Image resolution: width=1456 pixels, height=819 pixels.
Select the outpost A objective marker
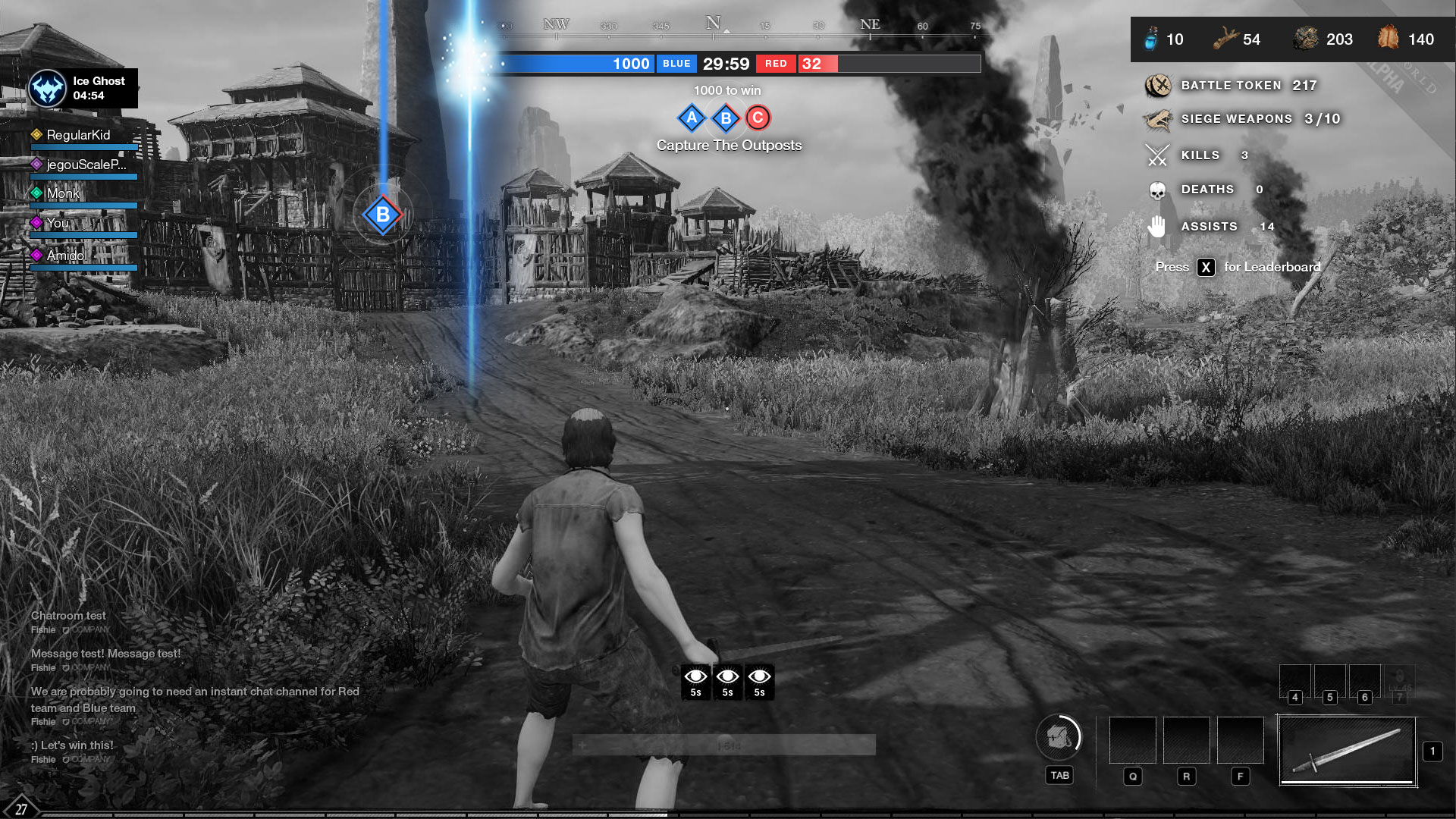[x=692, y=118]
